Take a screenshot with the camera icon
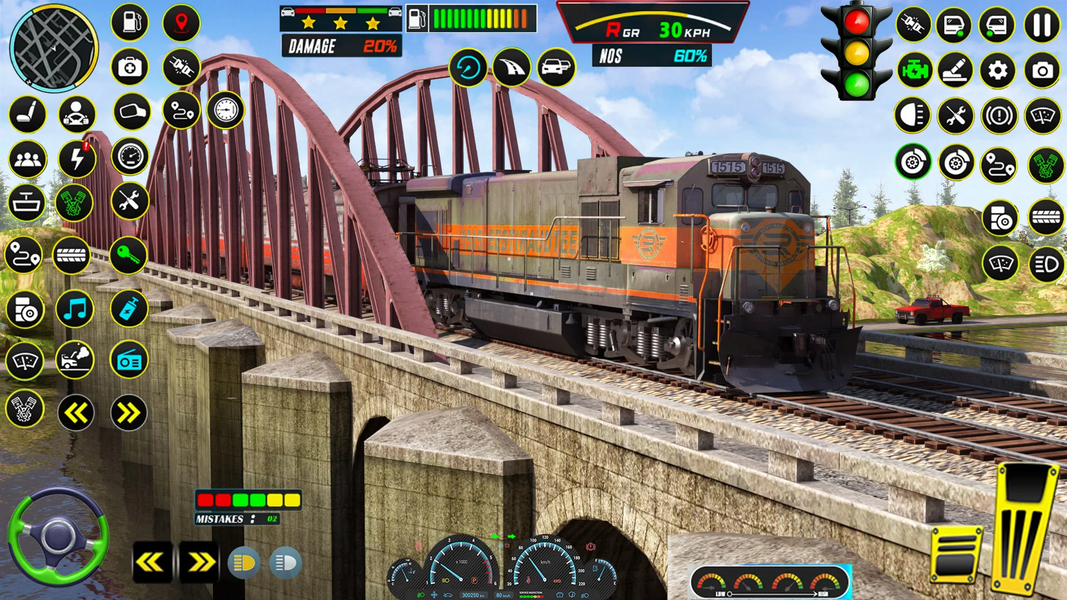Viewport: 1067px width, 600px height. [1042, 70]
